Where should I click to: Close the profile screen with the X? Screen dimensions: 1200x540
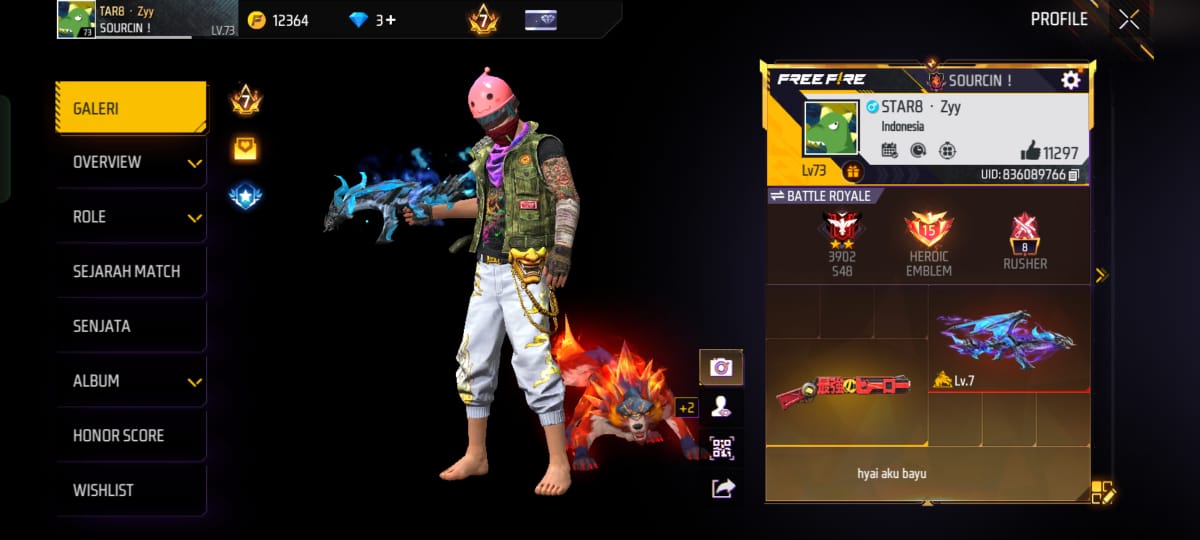click(1129, 20)
